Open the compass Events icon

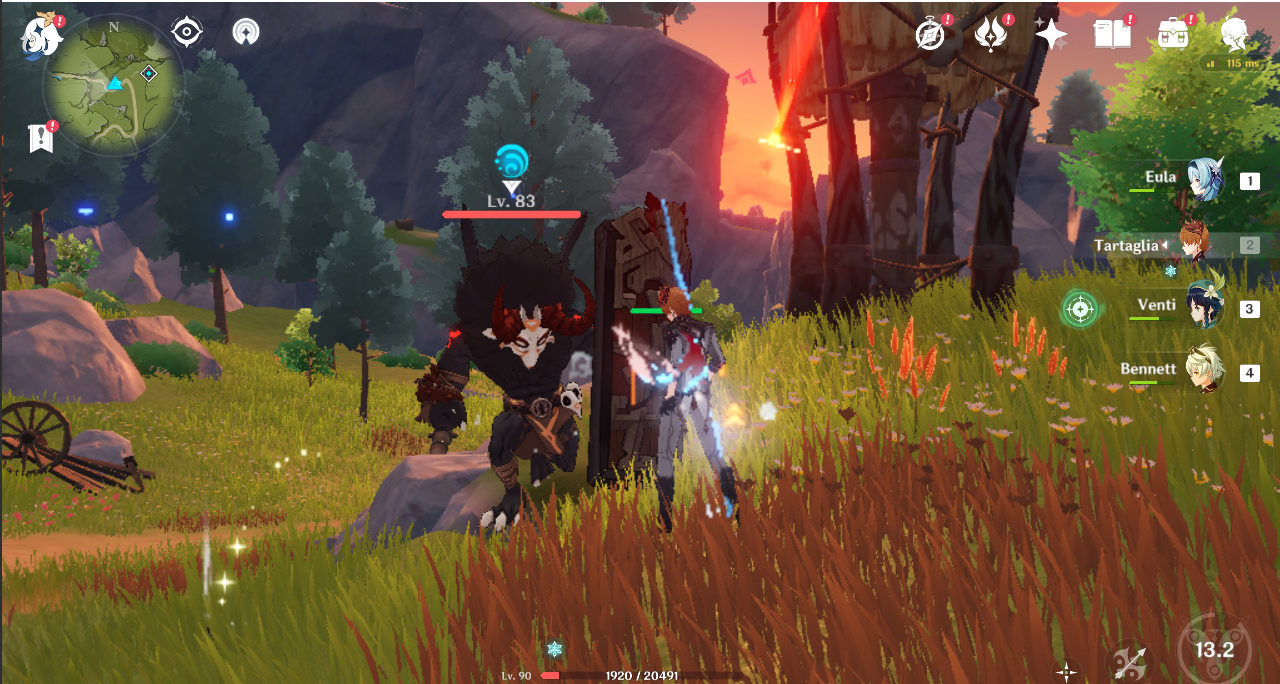click(x=931, y=35)
